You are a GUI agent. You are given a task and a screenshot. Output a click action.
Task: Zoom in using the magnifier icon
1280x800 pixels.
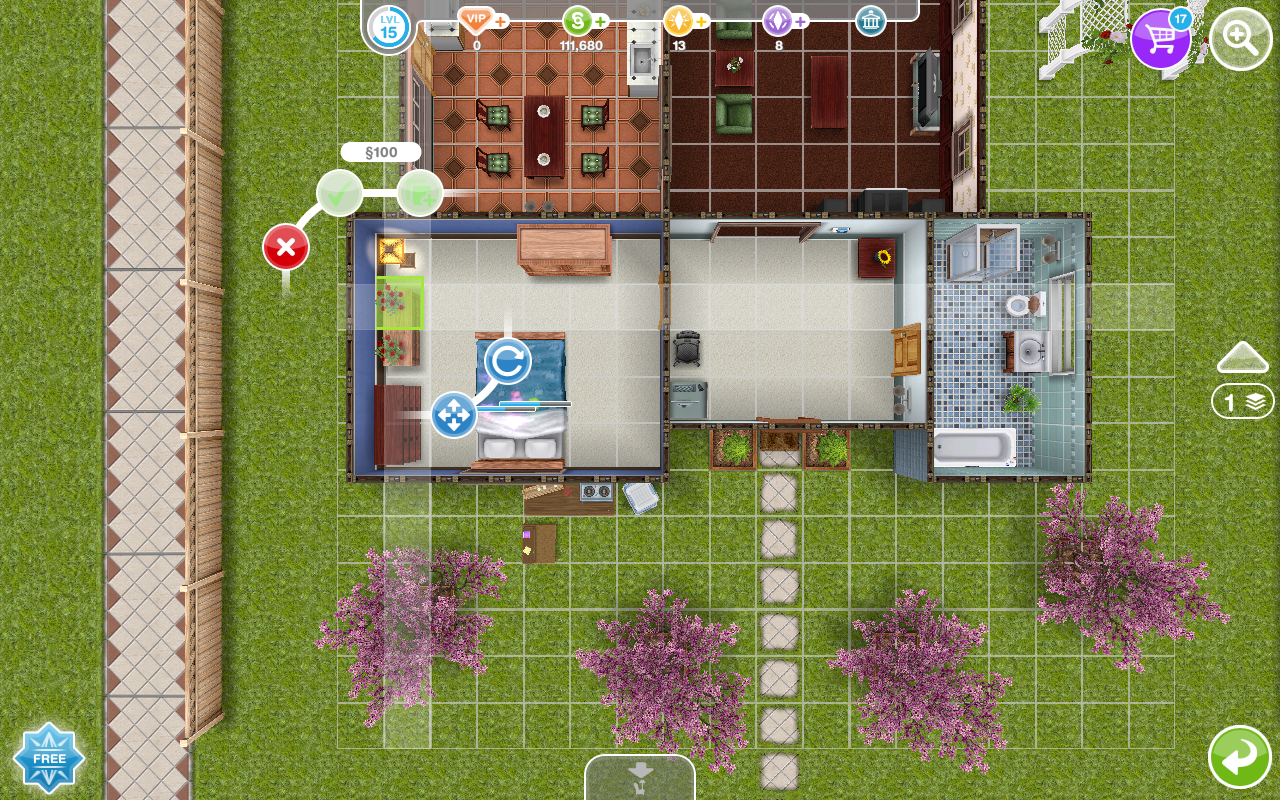(x=1240, y=40)
